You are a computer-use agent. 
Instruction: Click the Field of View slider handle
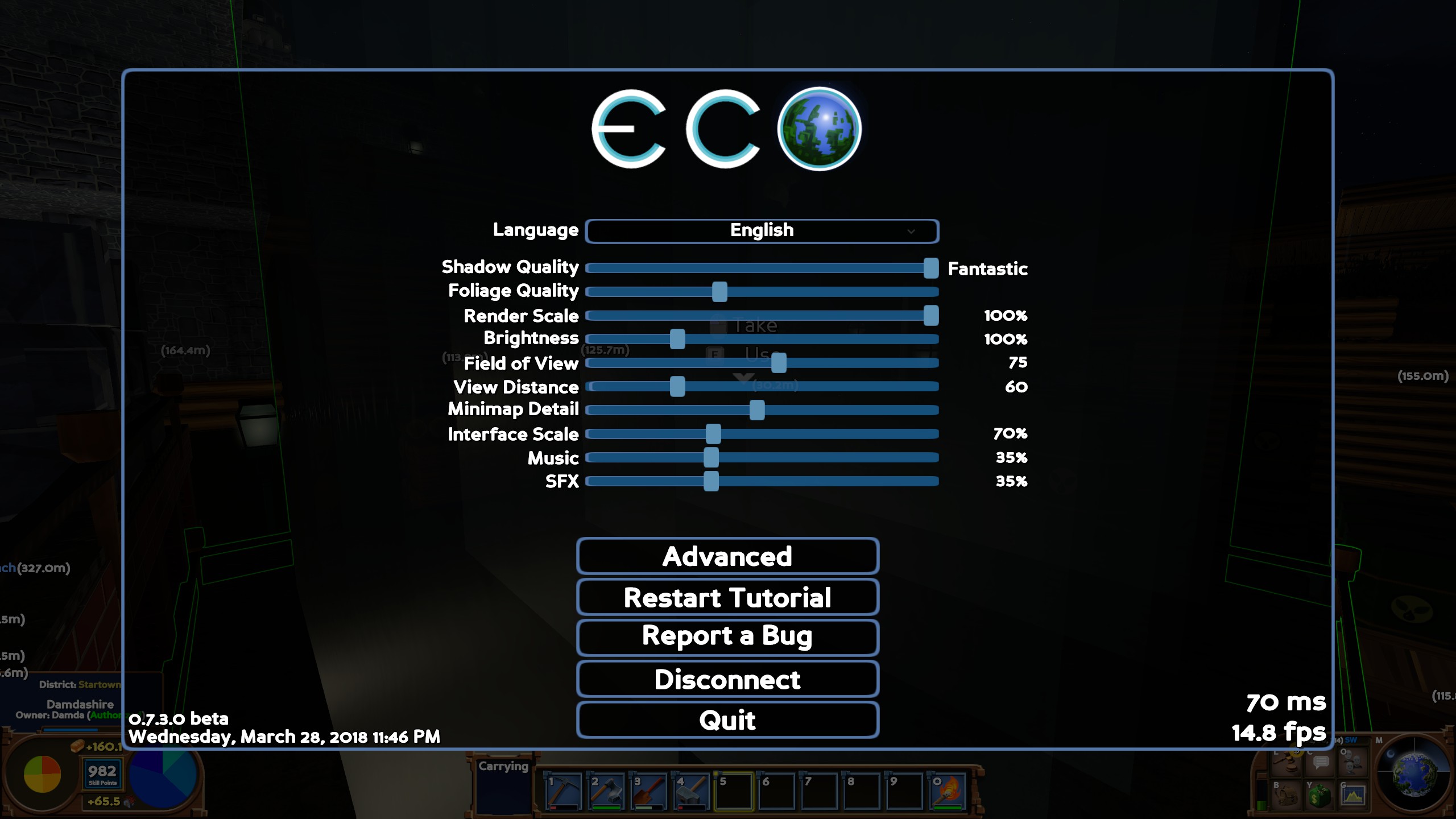click(x=778, y=362)
